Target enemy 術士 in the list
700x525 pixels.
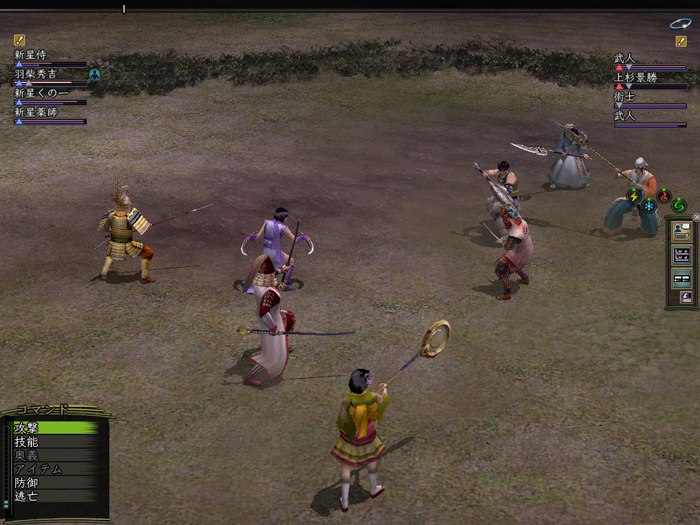point(625,97)
